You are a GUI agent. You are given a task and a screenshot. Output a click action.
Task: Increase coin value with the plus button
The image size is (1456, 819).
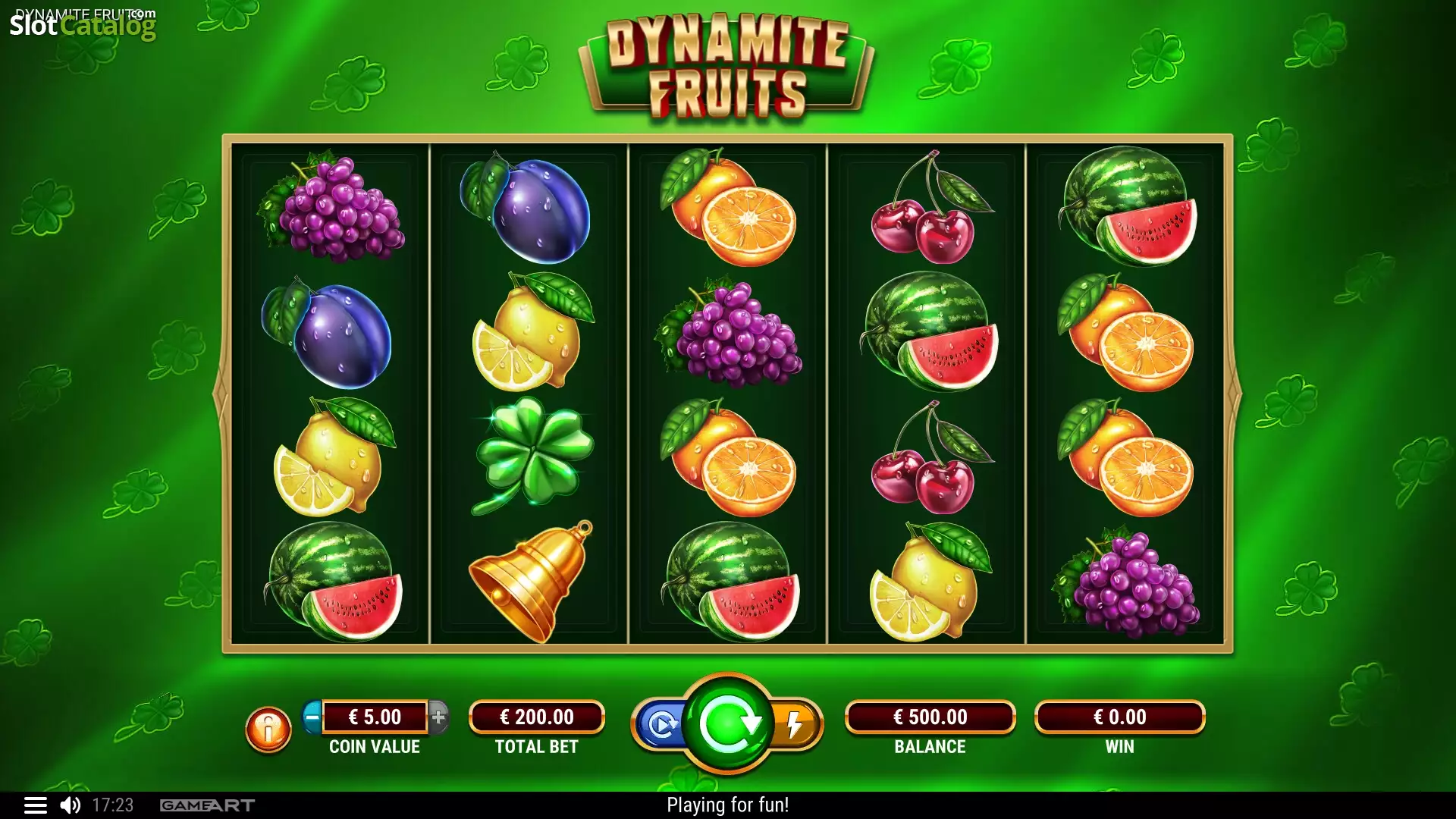[438, 717]
